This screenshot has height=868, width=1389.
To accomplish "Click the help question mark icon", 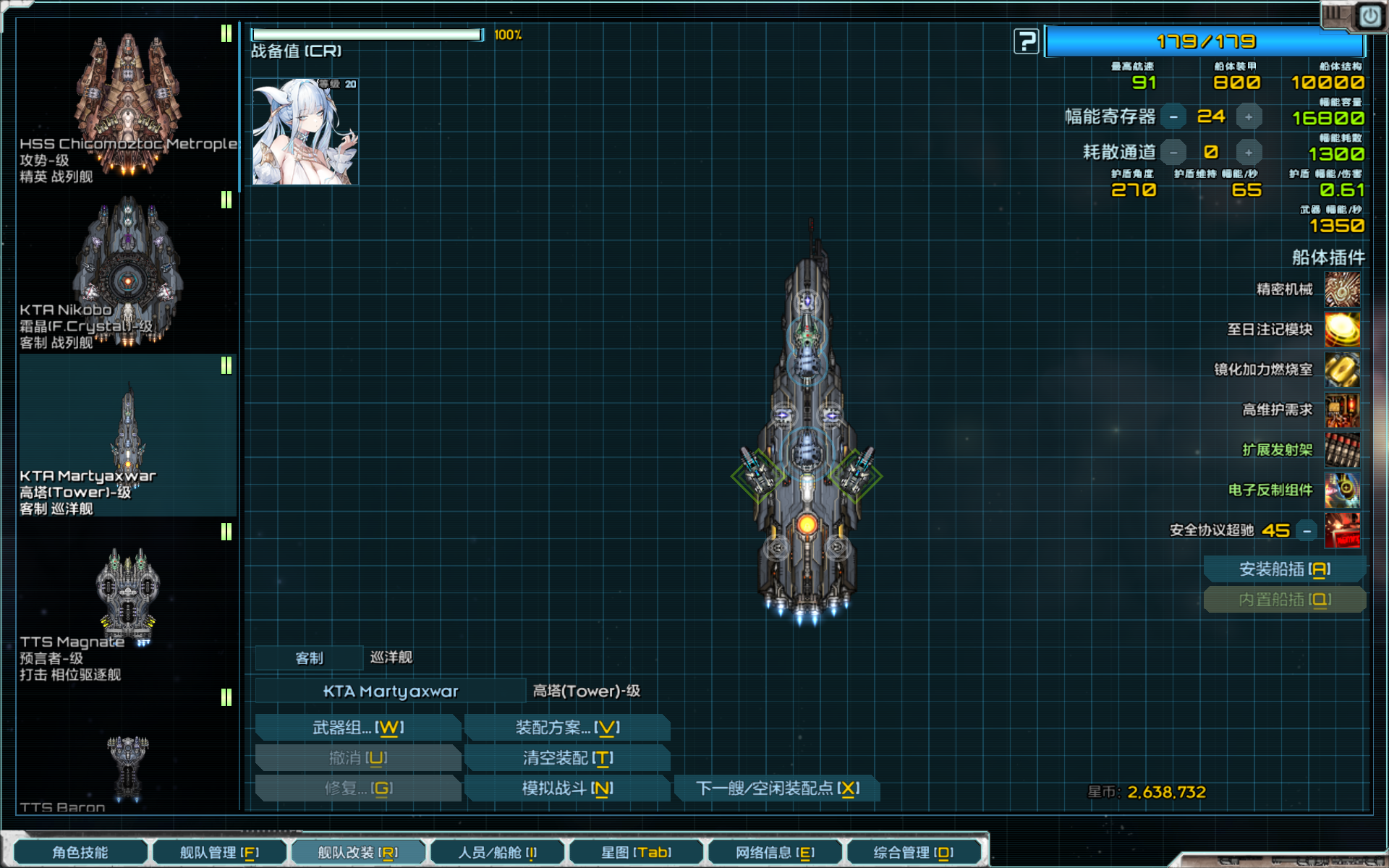I will click(x=1026, y=41).
